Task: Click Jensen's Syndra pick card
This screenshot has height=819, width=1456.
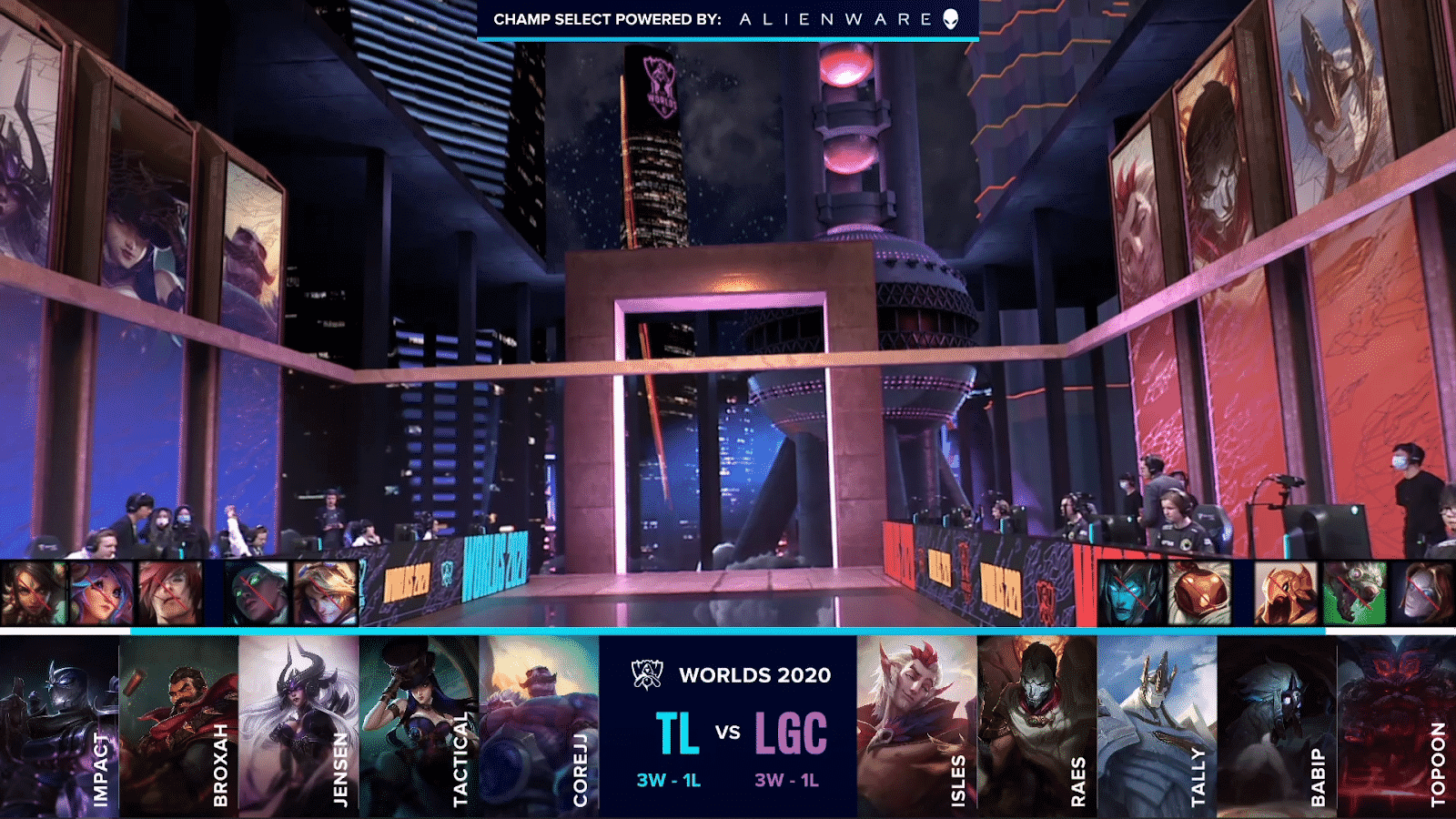Action: 298,725
